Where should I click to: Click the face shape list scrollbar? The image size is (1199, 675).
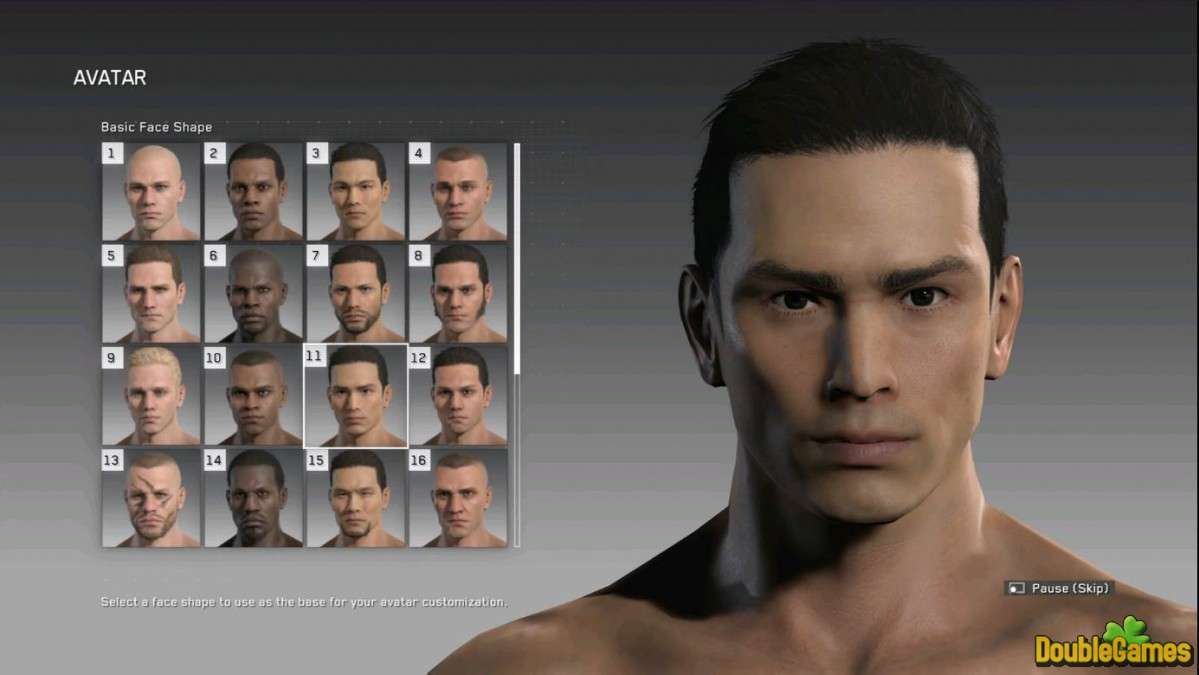point(517,260)
